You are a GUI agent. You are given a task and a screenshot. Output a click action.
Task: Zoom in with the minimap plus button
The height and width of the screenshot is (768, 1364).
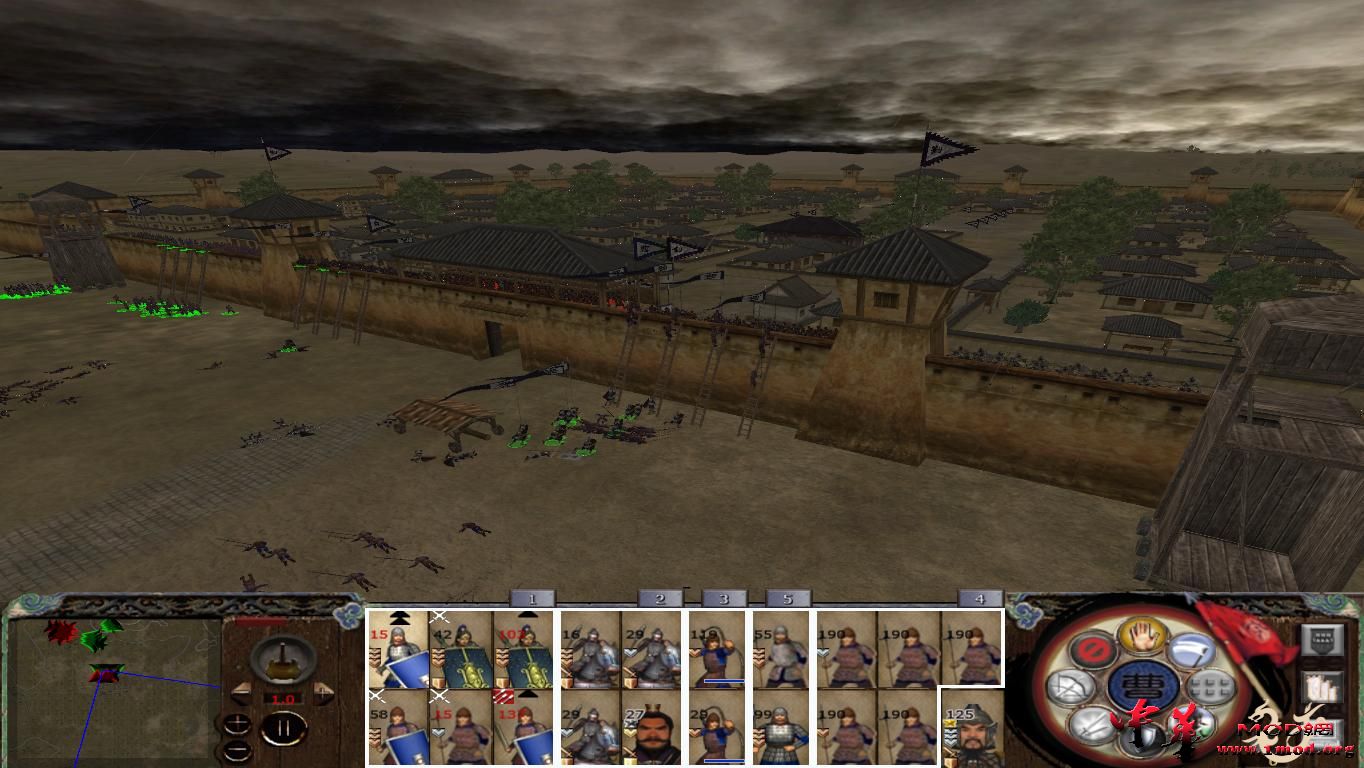tap(238, 723)
